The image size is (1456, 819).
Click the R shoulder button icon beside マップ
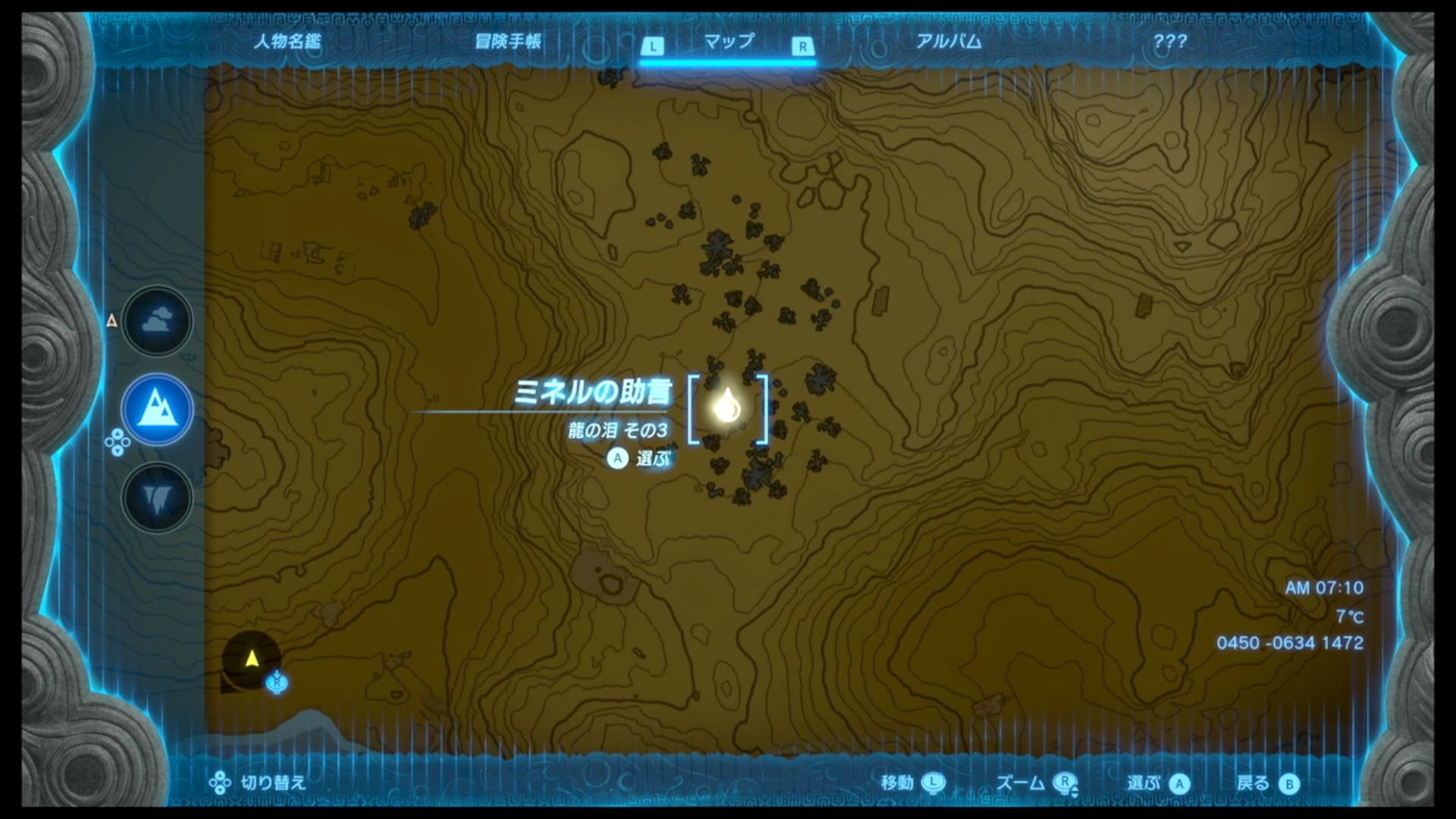tap(801, 45)
